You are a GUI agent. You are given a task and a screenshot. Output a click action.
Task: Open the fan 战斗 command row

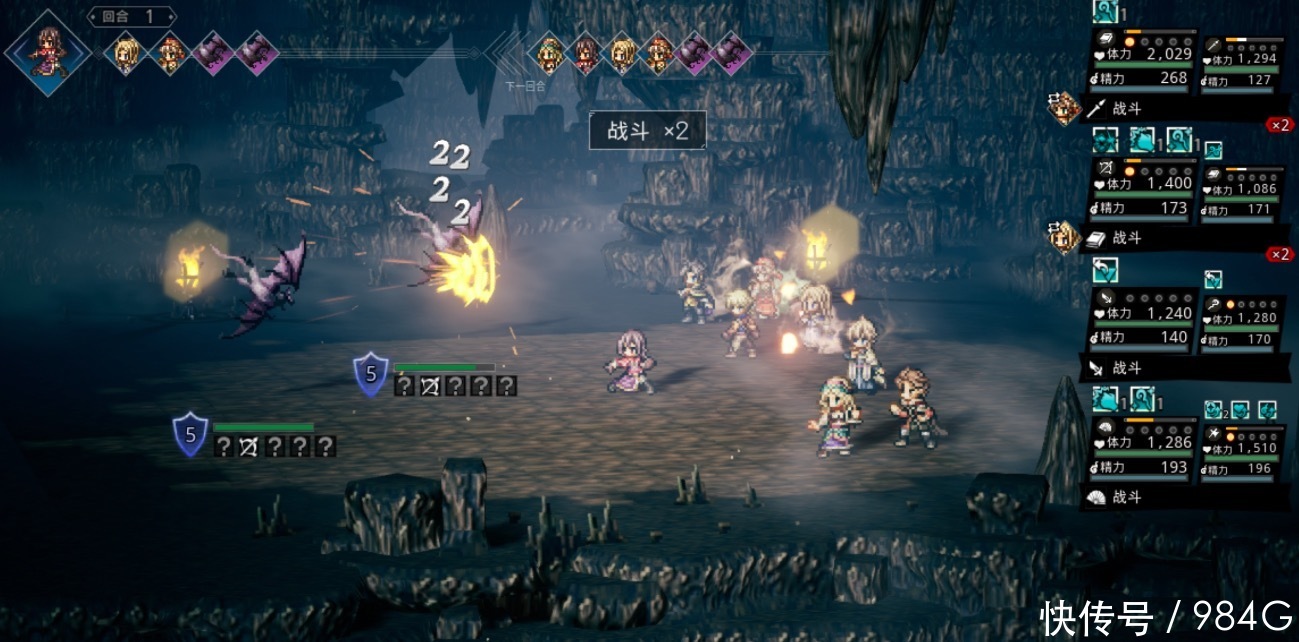coord(1180,497)
